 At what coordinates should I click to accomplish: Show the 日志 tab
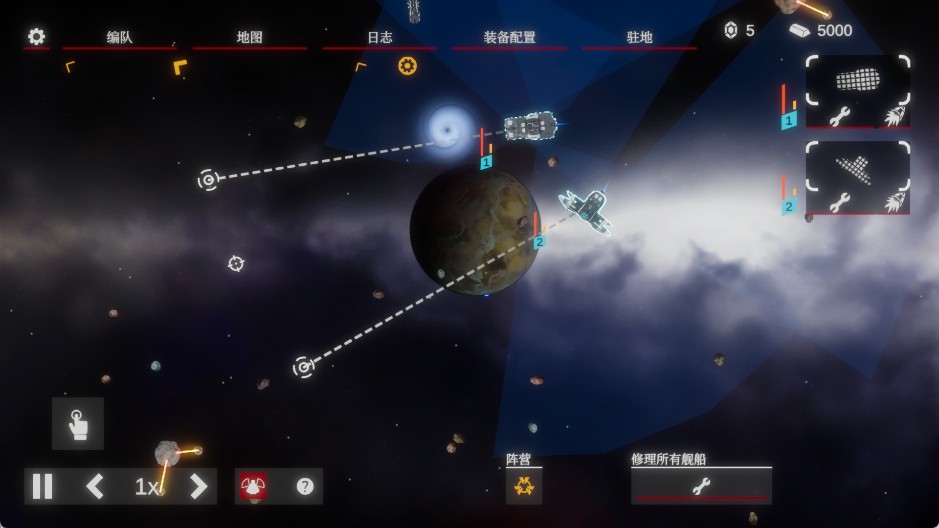[x=380, y=38]
